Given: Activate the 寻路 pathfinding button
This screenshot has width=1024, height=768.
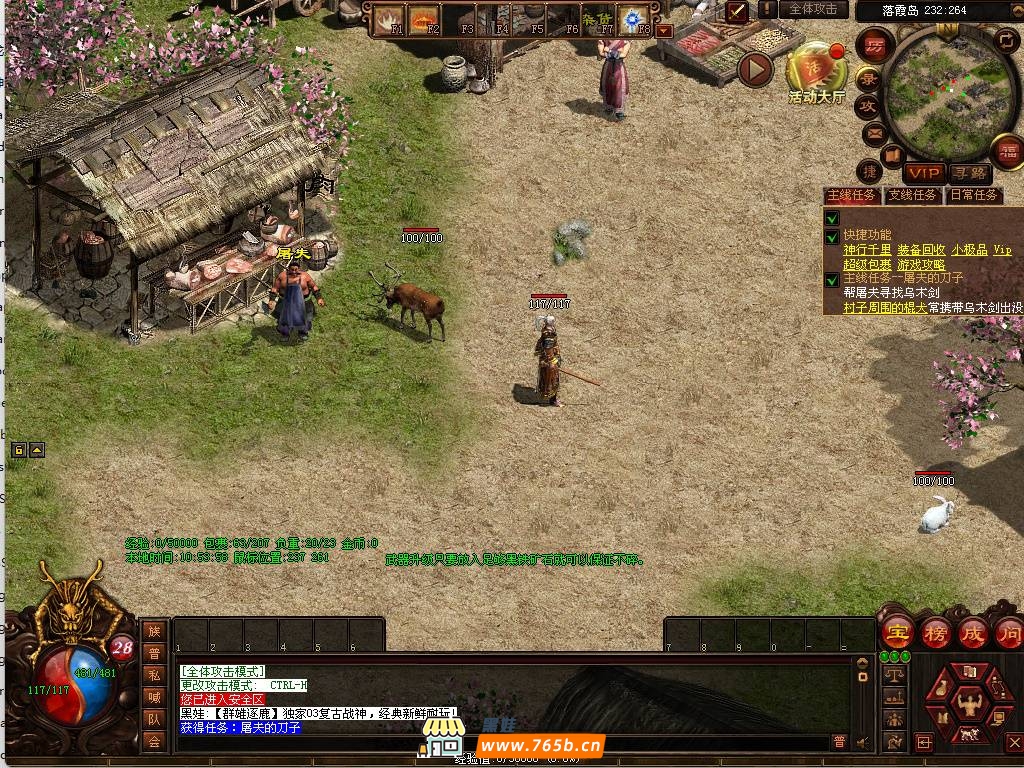Looking at the screenshot, I should click(x=967, y=173).
